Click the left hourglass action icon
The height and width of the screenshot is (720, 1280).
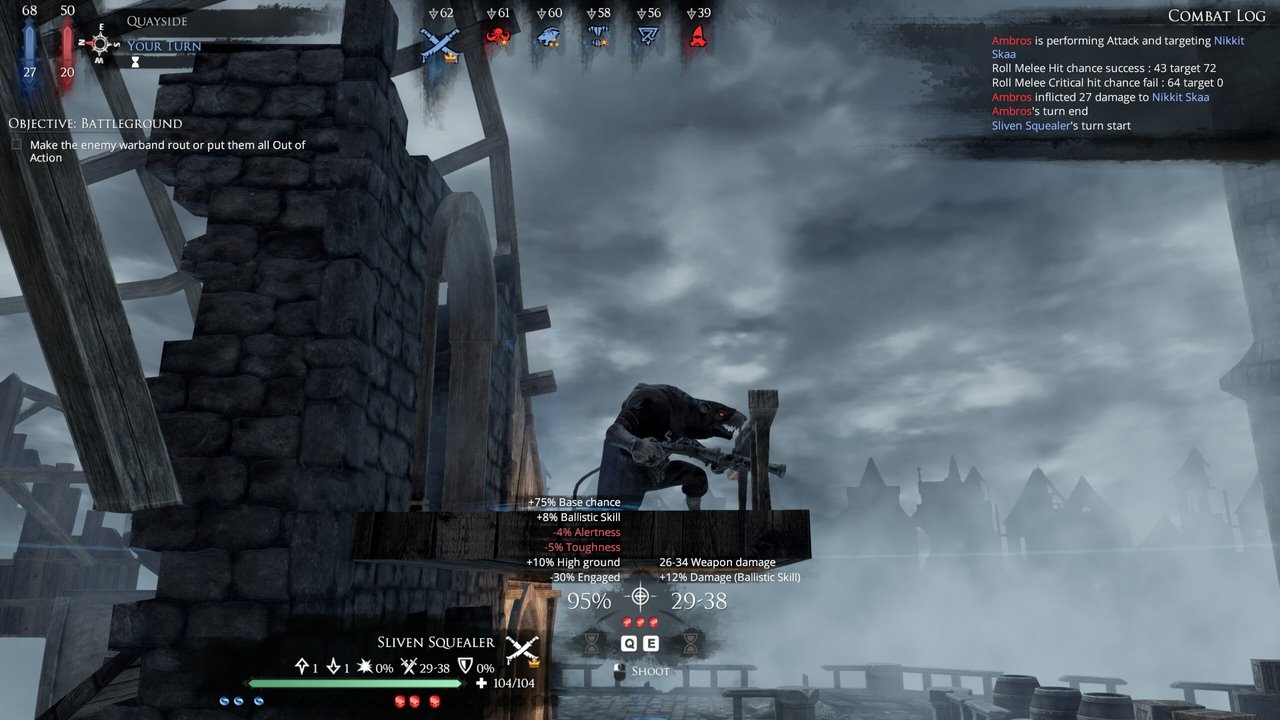pos(592,642)
